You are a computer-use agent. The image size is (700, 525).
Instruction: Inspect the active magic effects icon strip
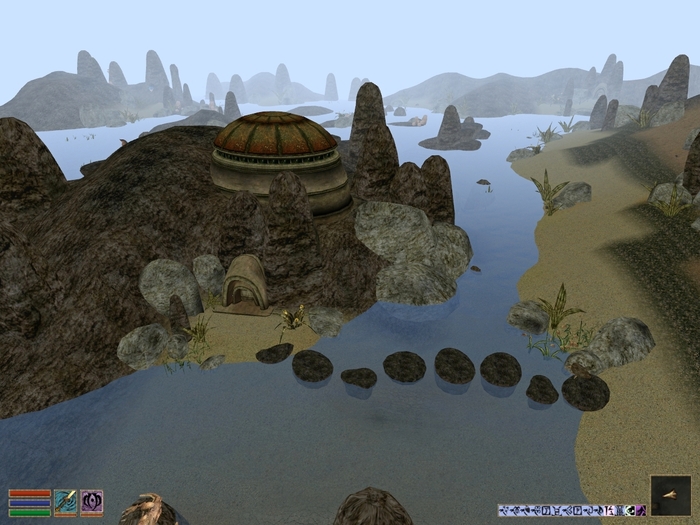571,510
